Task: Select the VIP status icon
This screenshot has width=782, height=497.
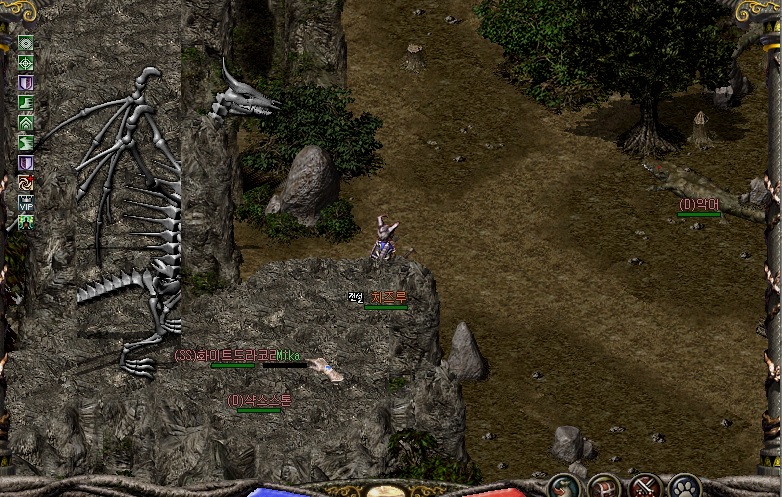Action: click(26, 202)
